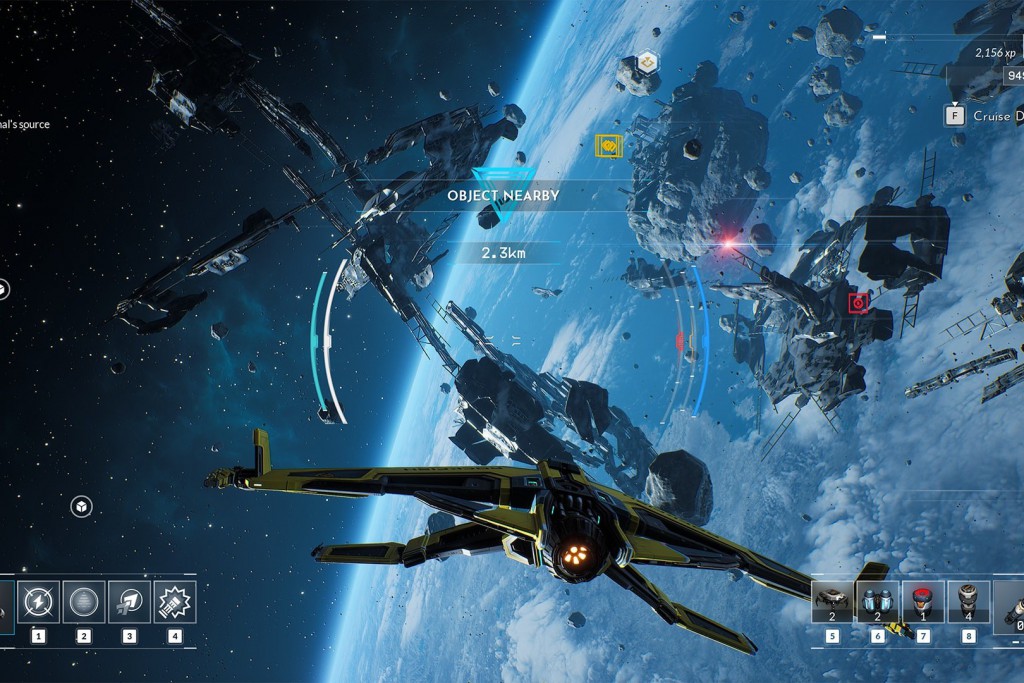Fire the spiked burst ability in slot 4
The height and width of the screenshot is (683, 1024).
(175, 602)
